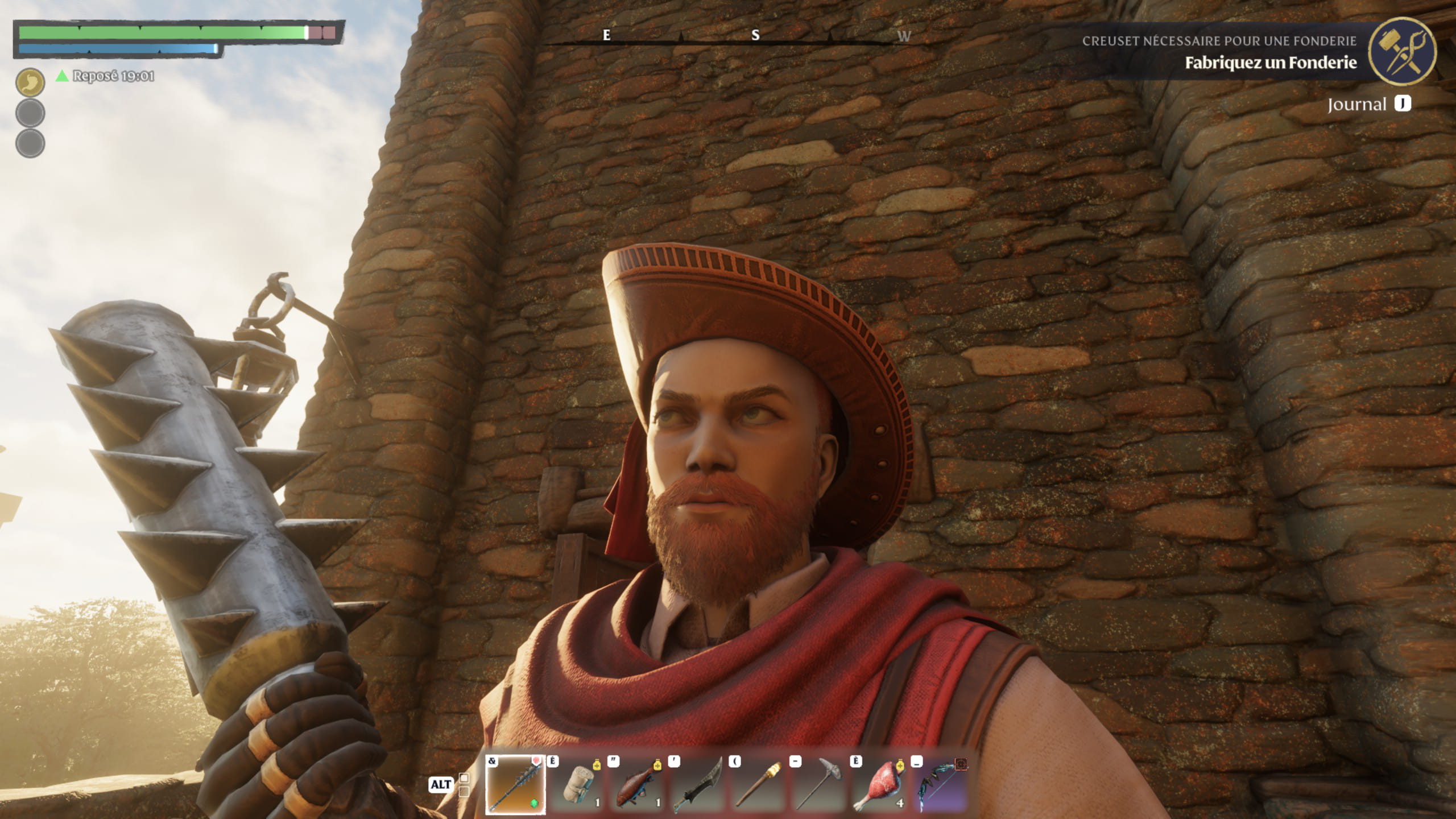Use the bandage in the hotbar
The height and width of the screenshot is (819, 1456).
click(x=576, y=784)
